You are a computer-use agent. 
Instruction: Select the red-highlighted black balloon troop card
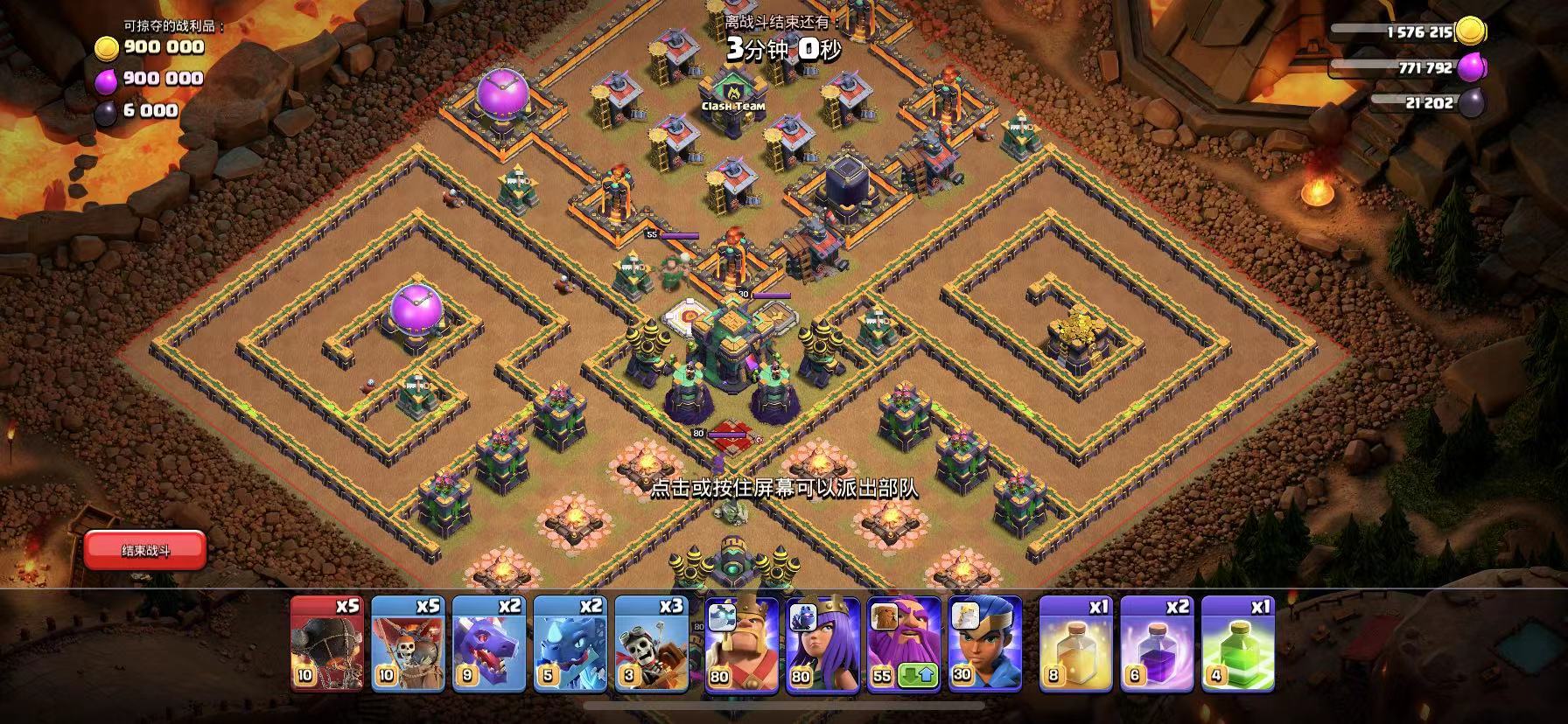[326, 644]
